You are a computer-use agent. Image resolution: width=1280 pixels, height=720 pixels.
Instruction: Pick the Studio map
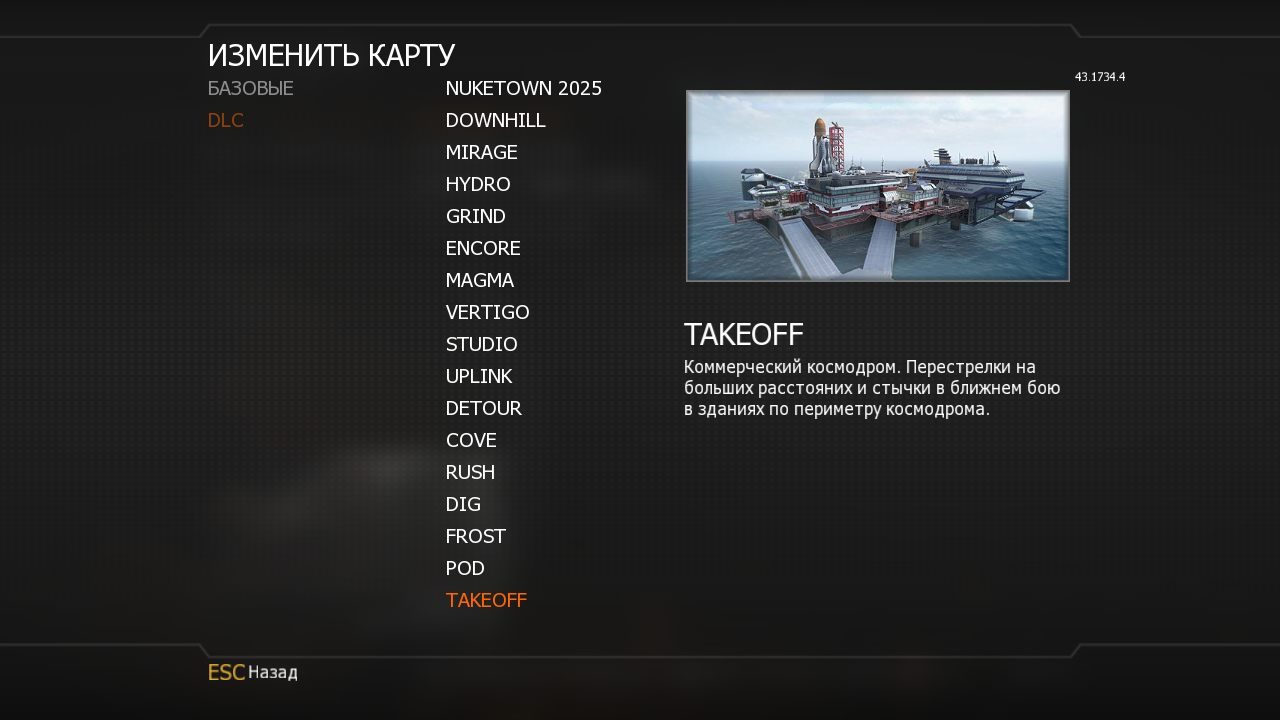point(481,345)
